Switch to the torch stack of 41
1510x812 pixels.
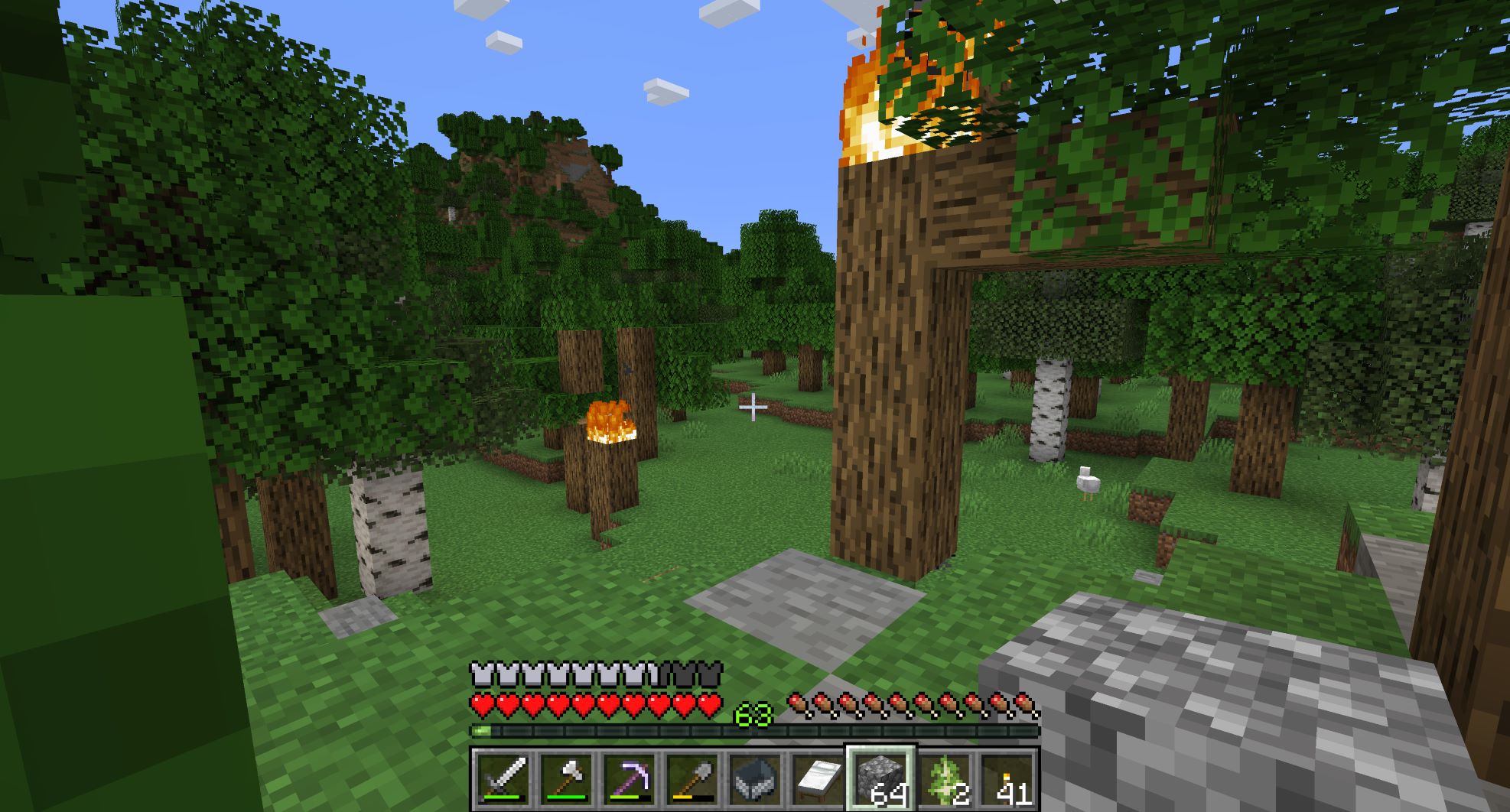pos(1007,779)
